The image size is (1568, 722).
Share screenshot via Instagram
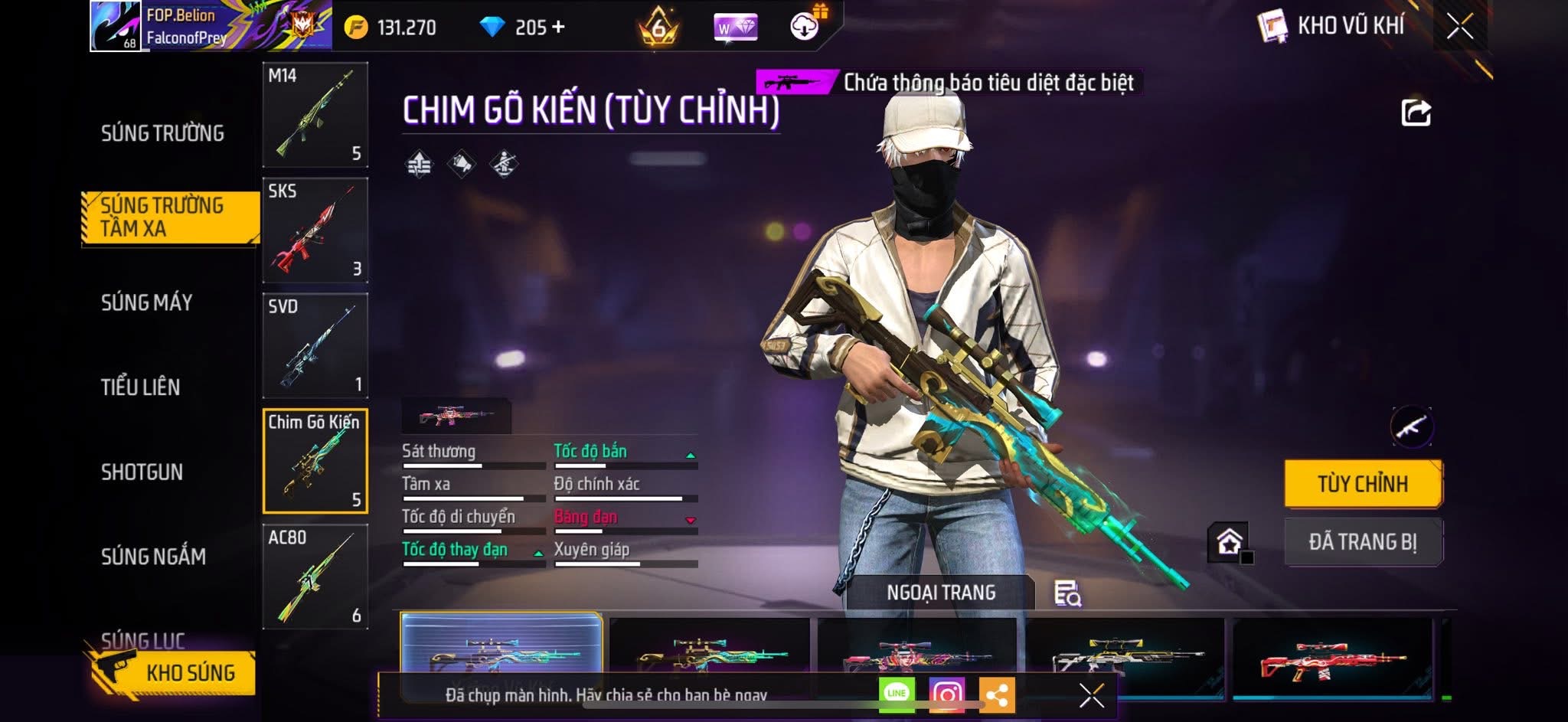tap(946, 694)
